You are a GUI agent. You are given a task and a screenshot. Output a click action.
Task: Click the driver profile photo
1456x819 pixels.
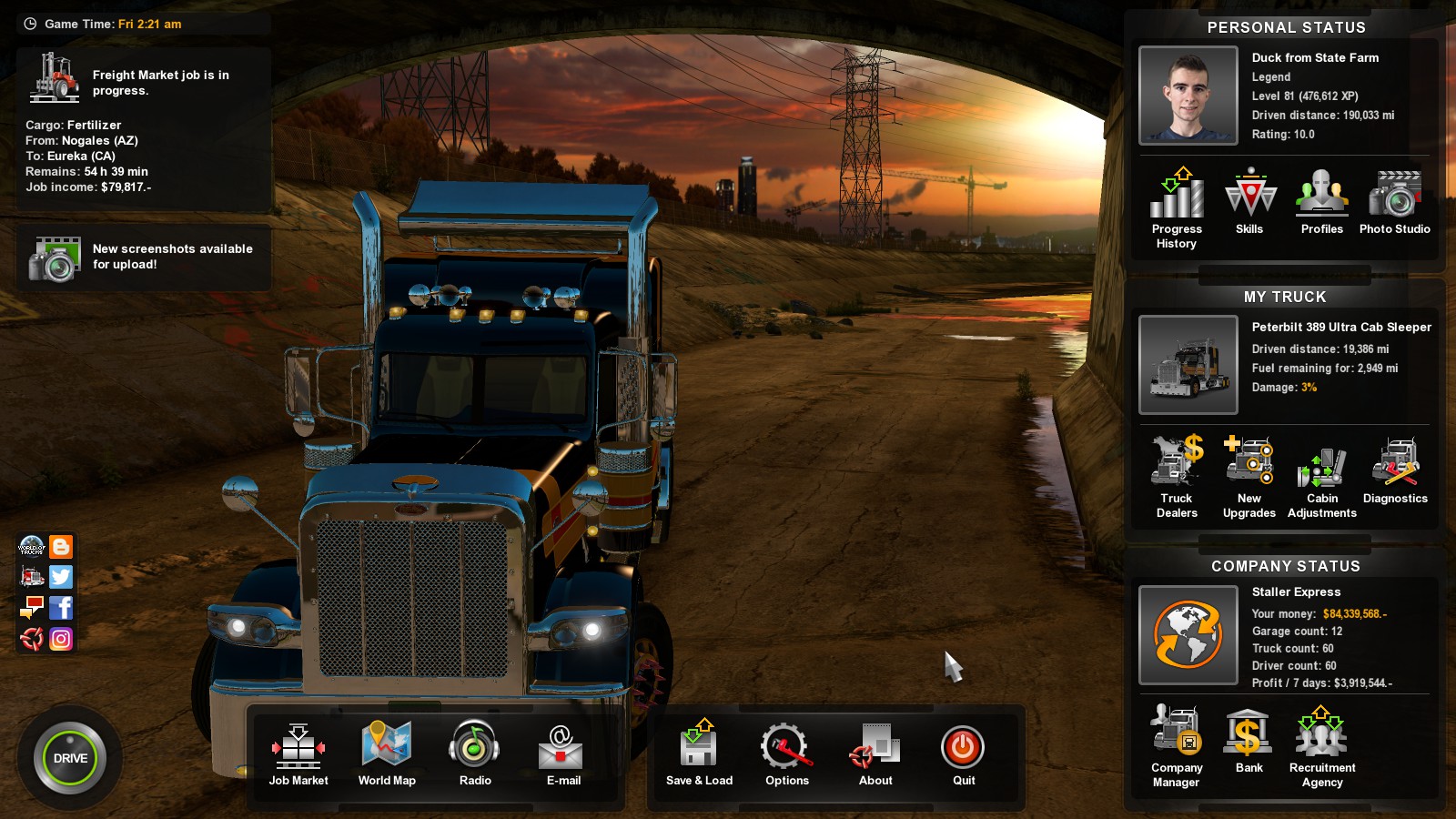point(1188,96)
